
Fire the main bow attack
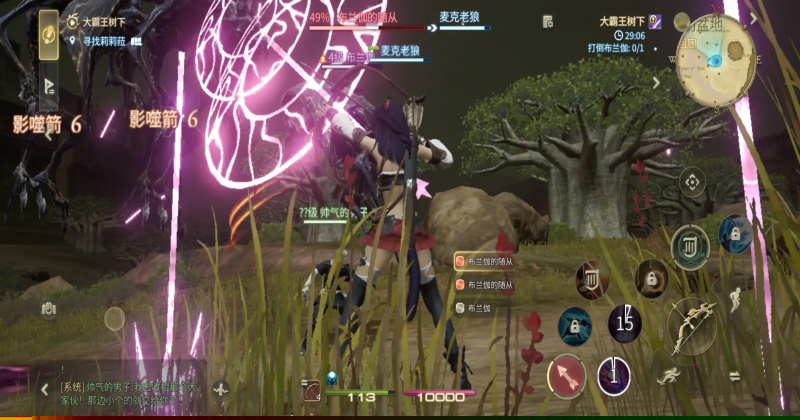691,326
